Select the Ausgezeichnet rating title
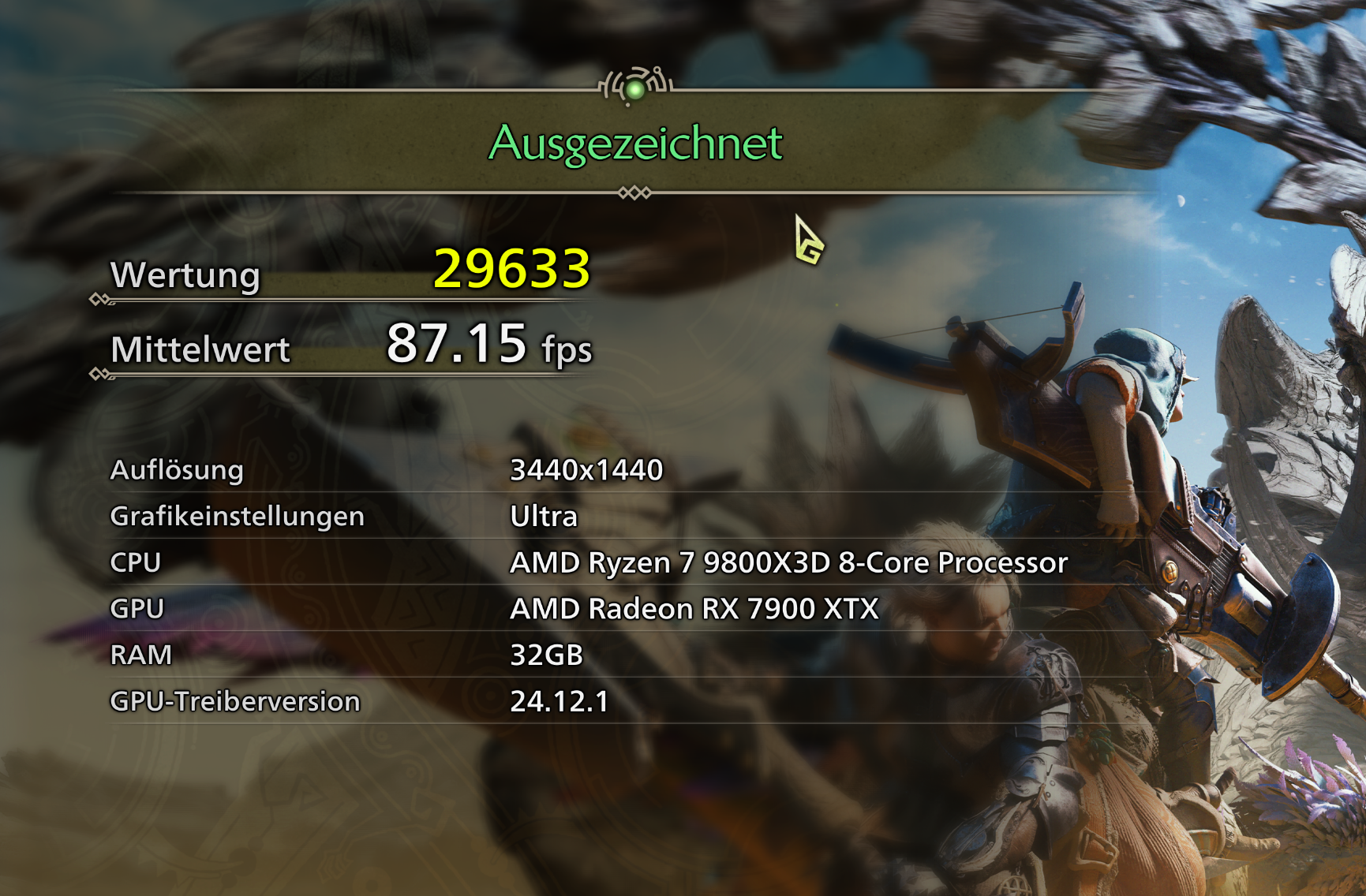 634,143
